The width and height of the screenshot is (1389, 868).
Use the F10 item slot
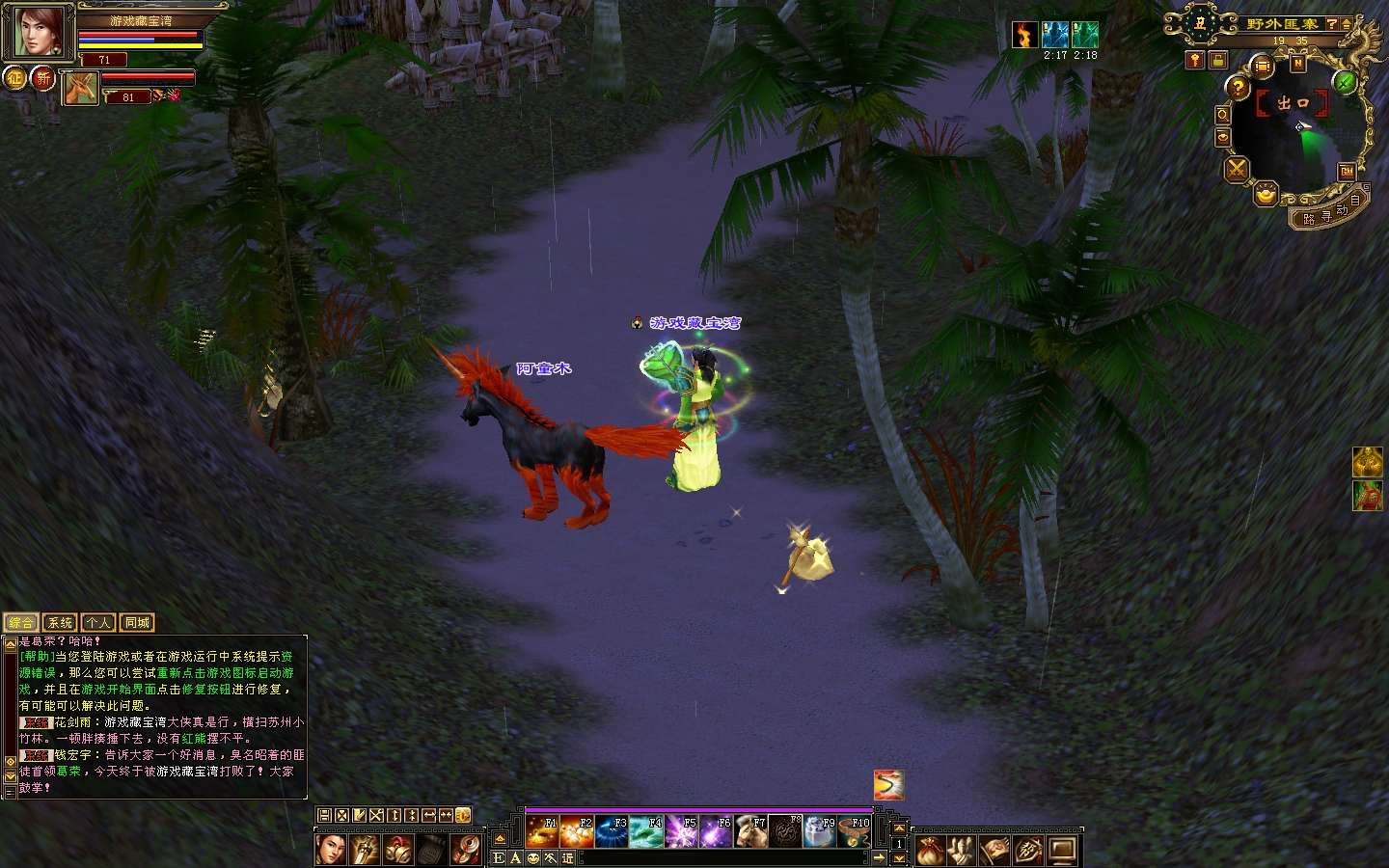pos(855,831)
